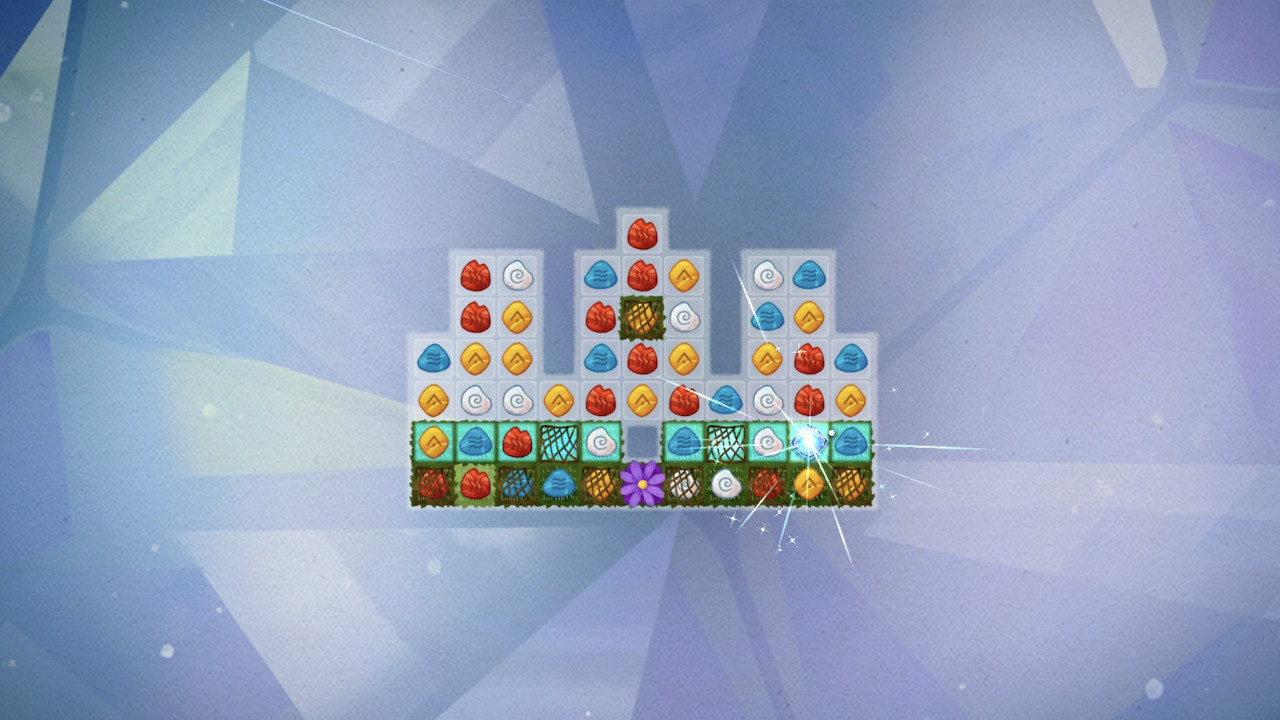This screenshot has width=1280, height=720.
Task: Select the purple flower tile
Action: coord(642,485)
